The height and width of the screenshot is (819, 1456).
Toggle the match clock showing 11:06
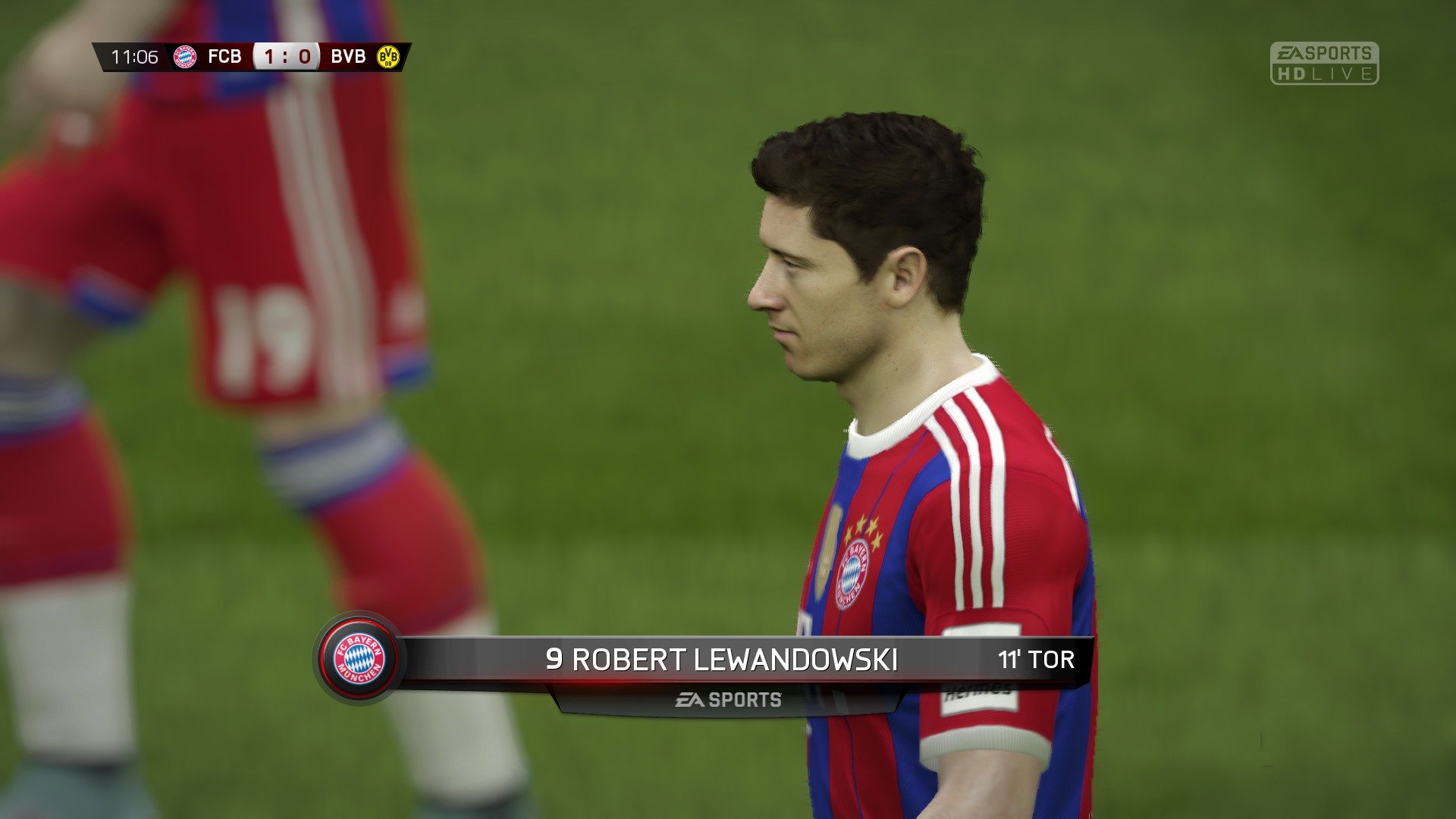tap(133, 55)
